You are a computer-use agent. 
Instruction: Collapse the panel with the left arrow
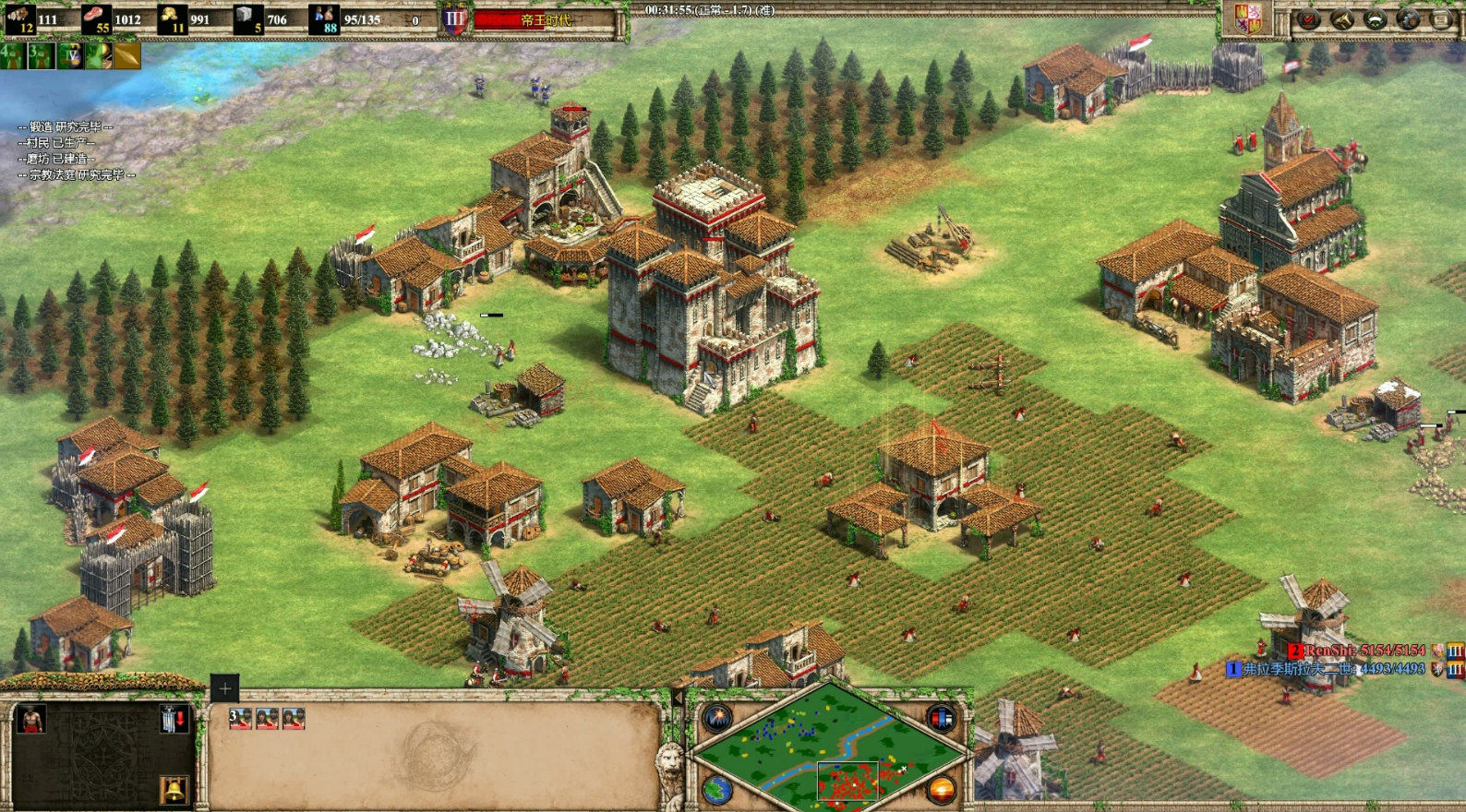677,699
